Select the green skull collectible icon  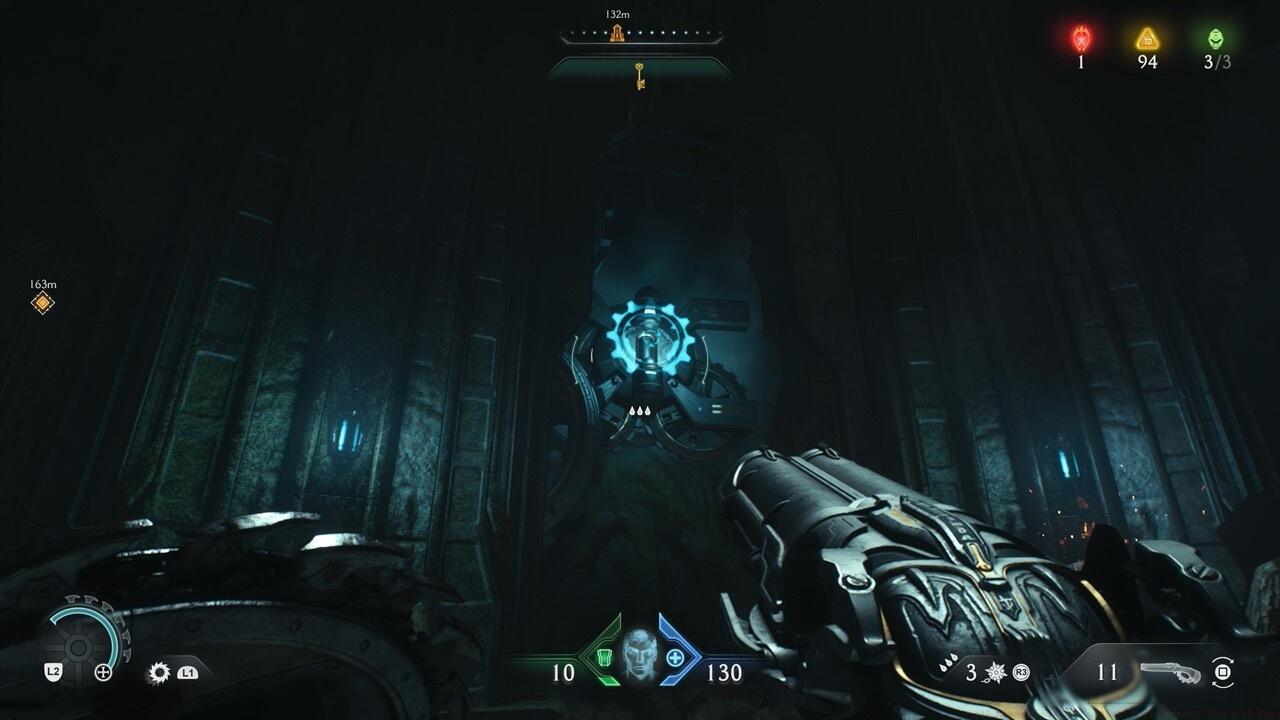[1216, 39]
